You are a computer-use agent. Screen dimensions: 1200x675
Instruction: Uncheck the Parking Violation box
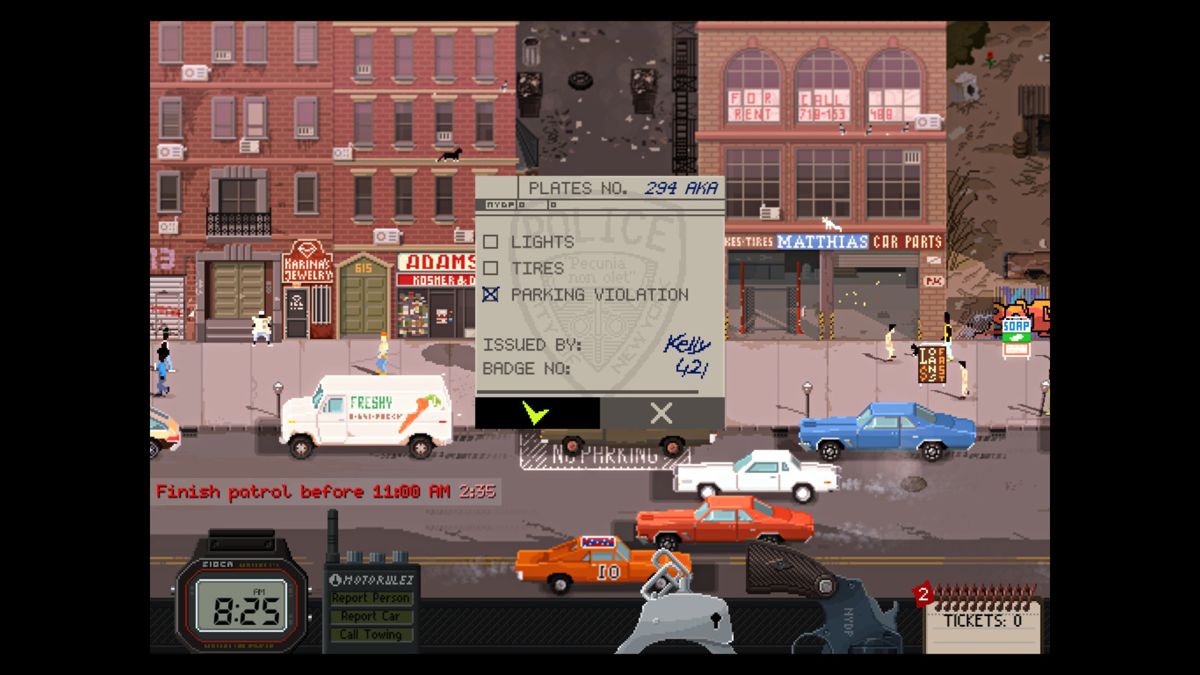(490, 295)
